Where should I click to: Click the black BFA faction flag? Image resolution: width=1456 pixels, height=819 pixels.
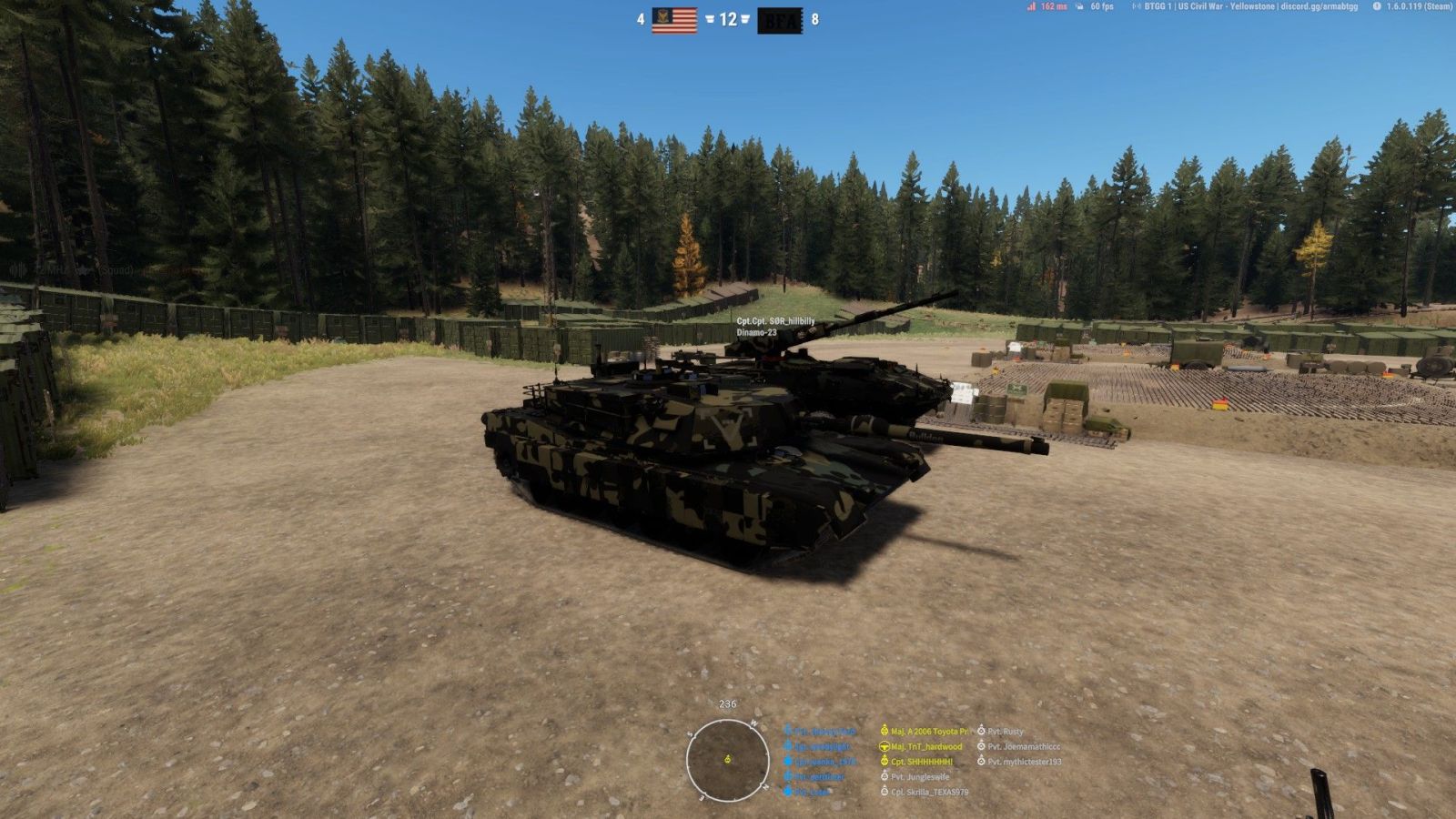[780, 20]
